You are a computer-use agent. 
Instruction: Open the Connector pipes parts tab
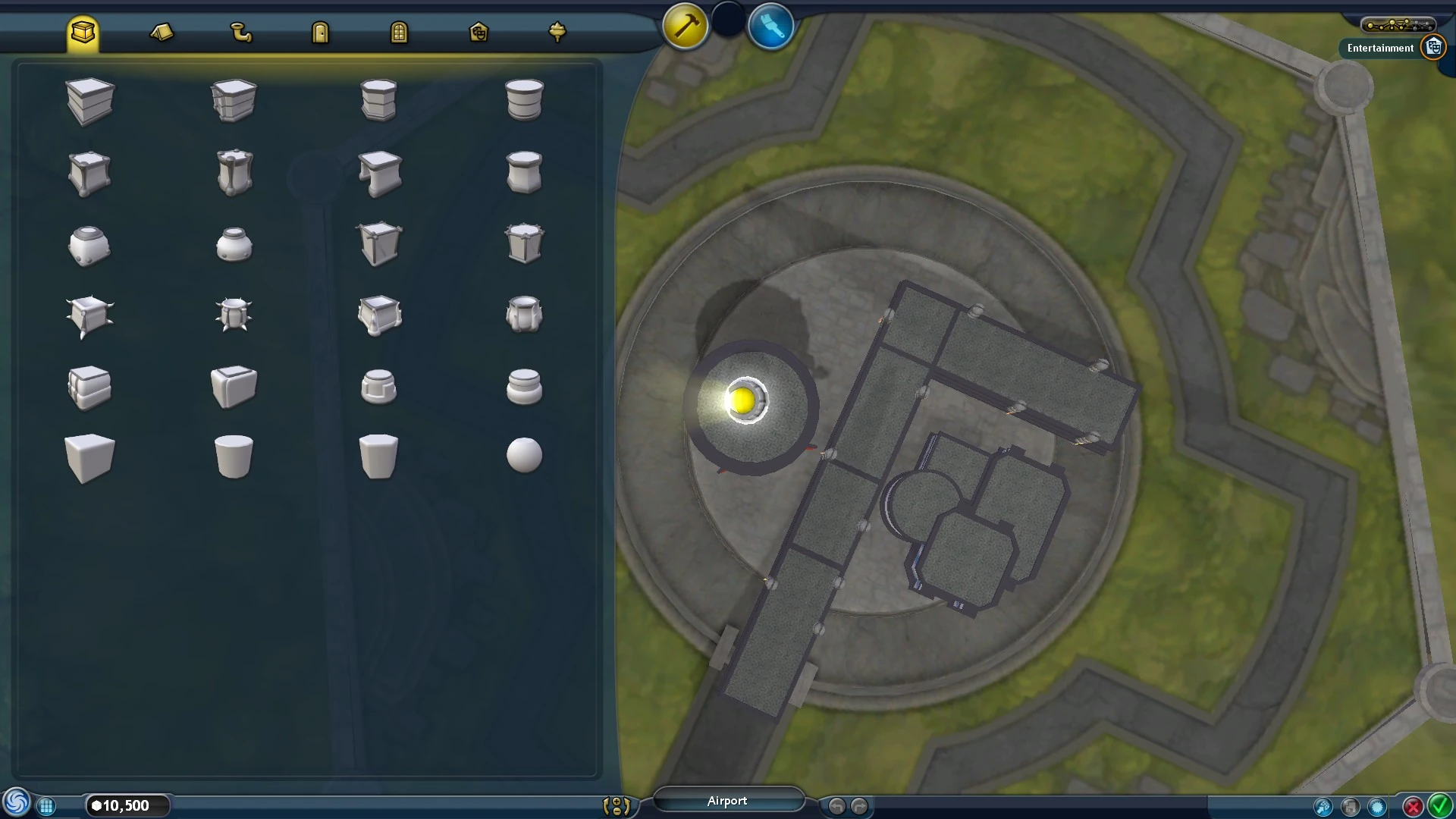(x=242, y=31)
